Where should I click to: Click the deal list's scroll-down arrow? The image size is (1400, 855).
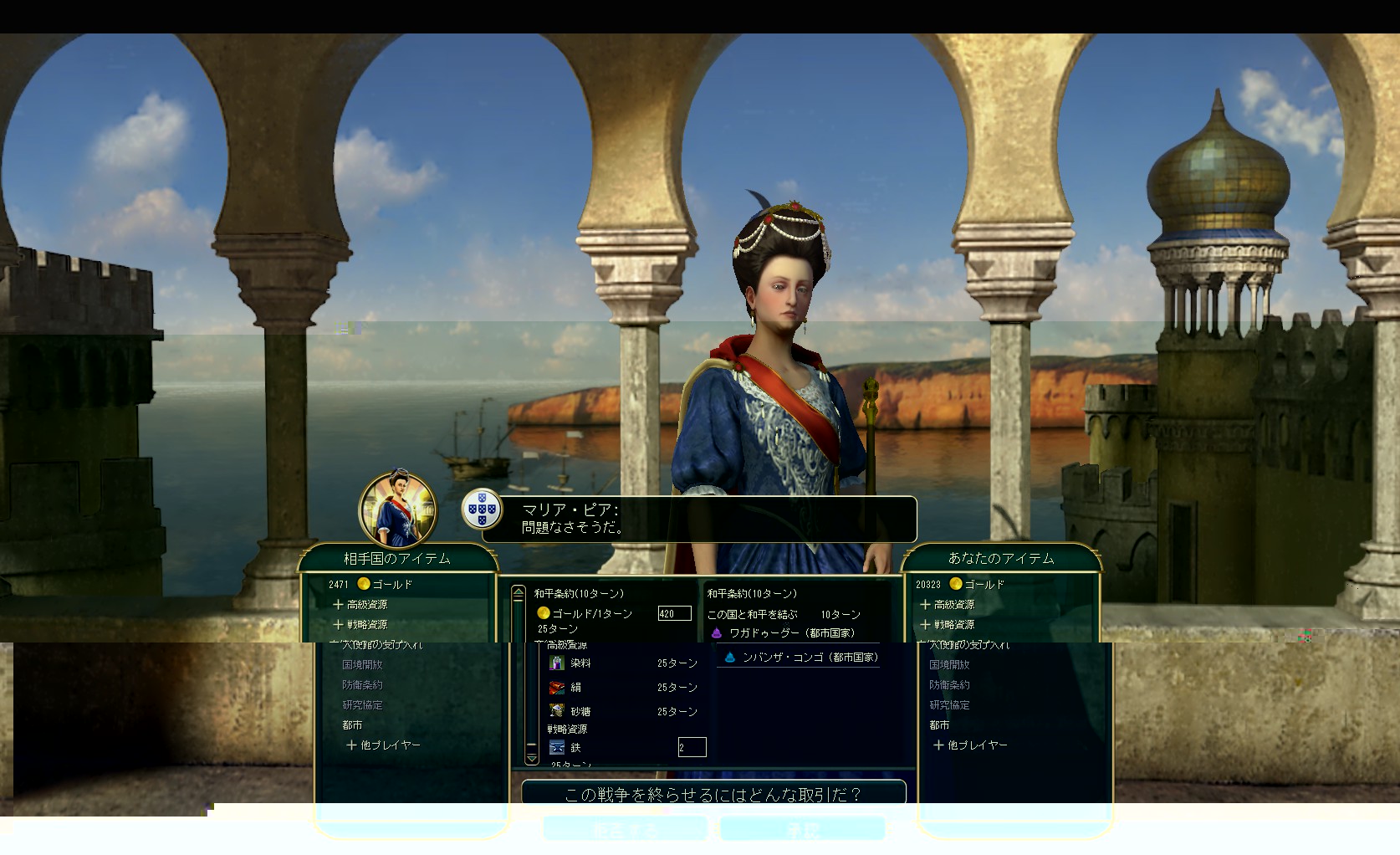pyautogui.click(x=532, y=758)
